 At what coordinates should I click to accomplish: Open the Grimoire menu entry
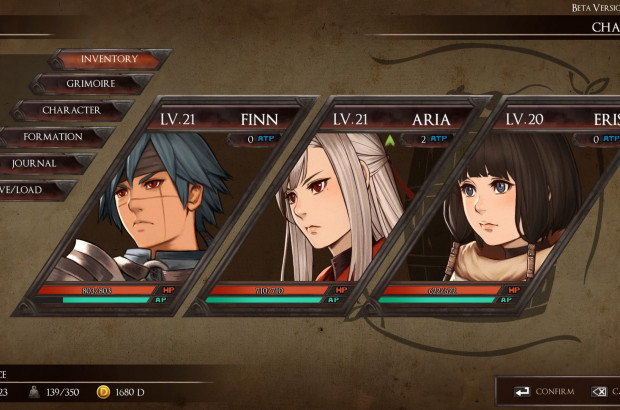pos(89,84)
